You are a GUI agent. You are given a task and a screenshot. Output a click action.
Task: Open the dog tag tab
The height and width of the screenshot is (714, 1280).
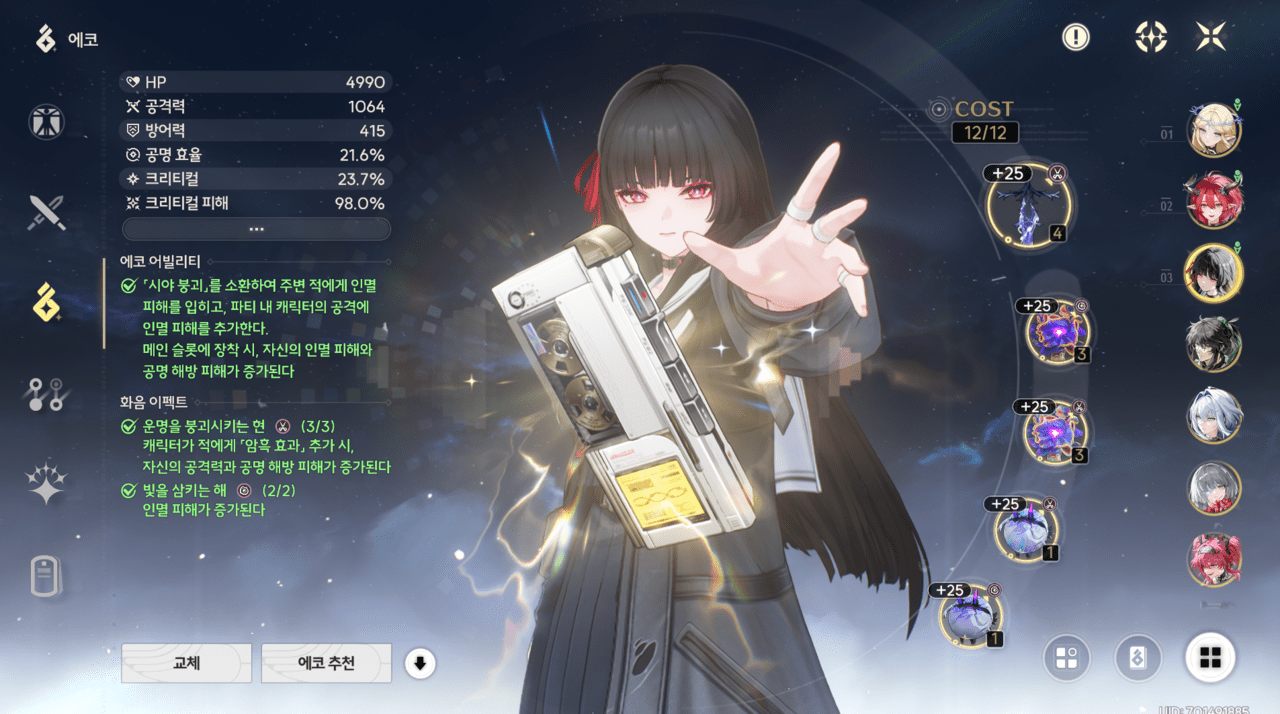pyautogui.click(x=46, y=576)
